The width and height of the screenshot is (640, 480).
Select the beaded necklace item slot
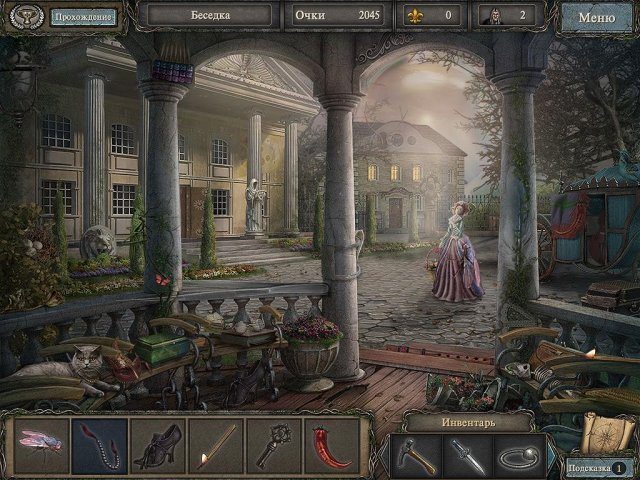(99, 445)
